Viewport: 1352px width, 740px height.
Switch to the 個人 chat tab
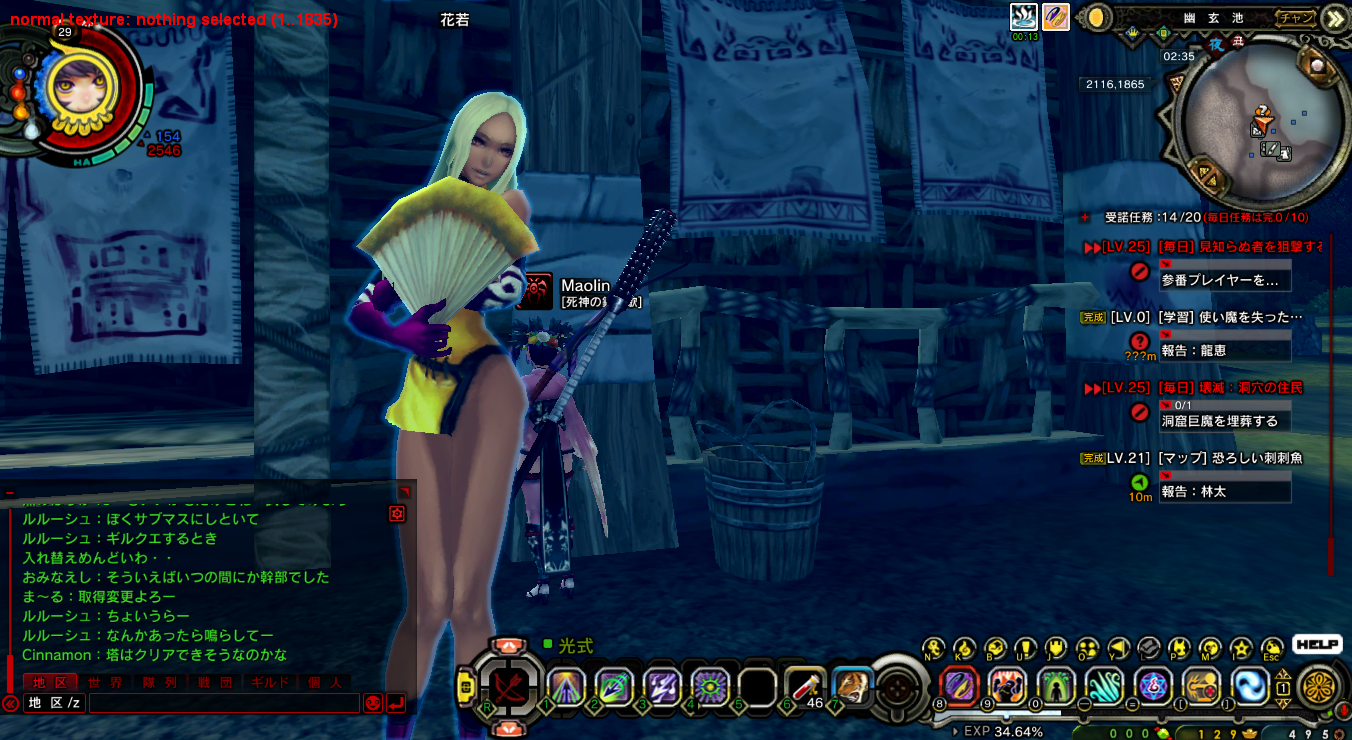[x=323, y=682]
